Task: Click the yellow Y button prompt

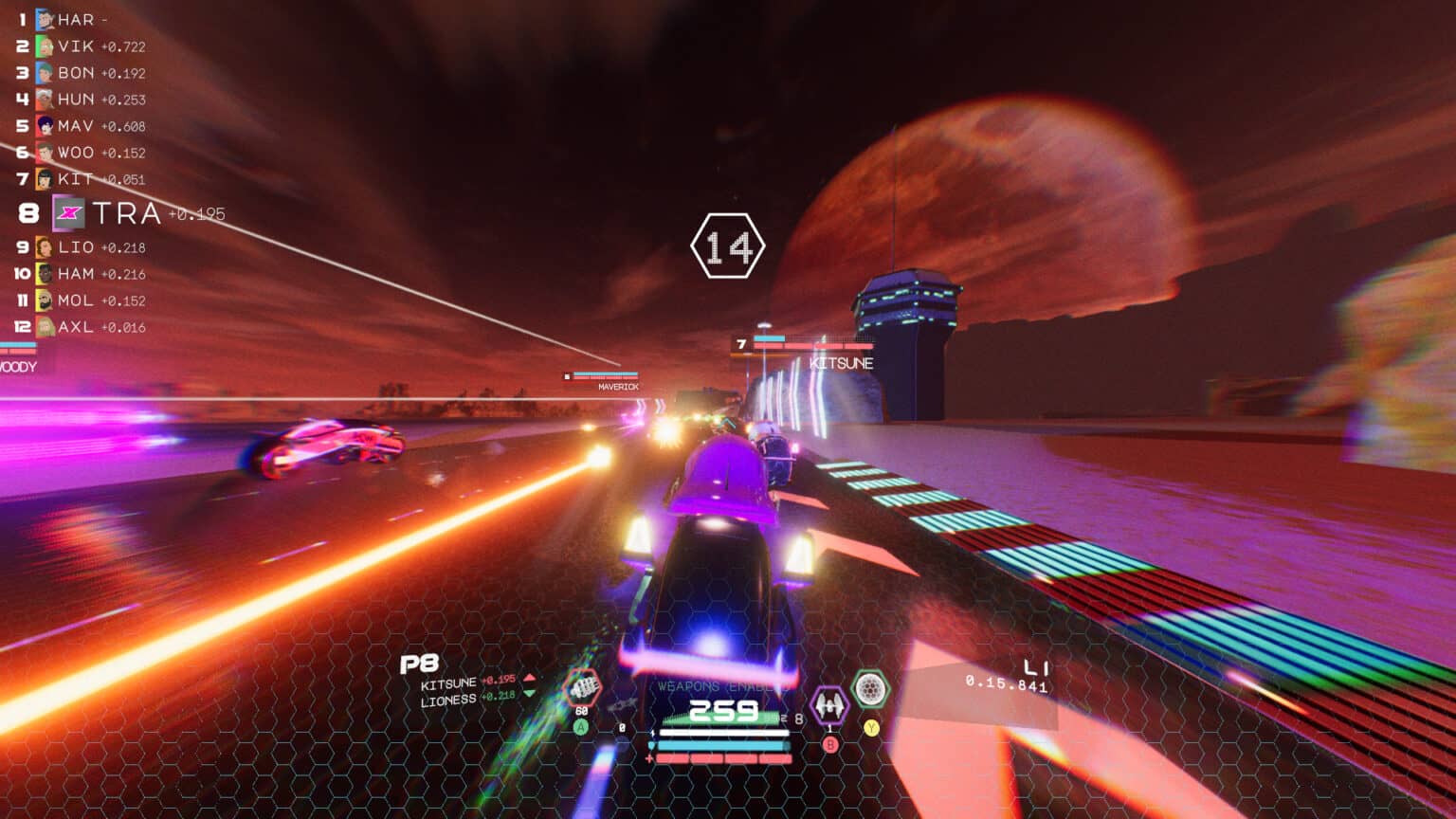Action: (x=870, y=727)
